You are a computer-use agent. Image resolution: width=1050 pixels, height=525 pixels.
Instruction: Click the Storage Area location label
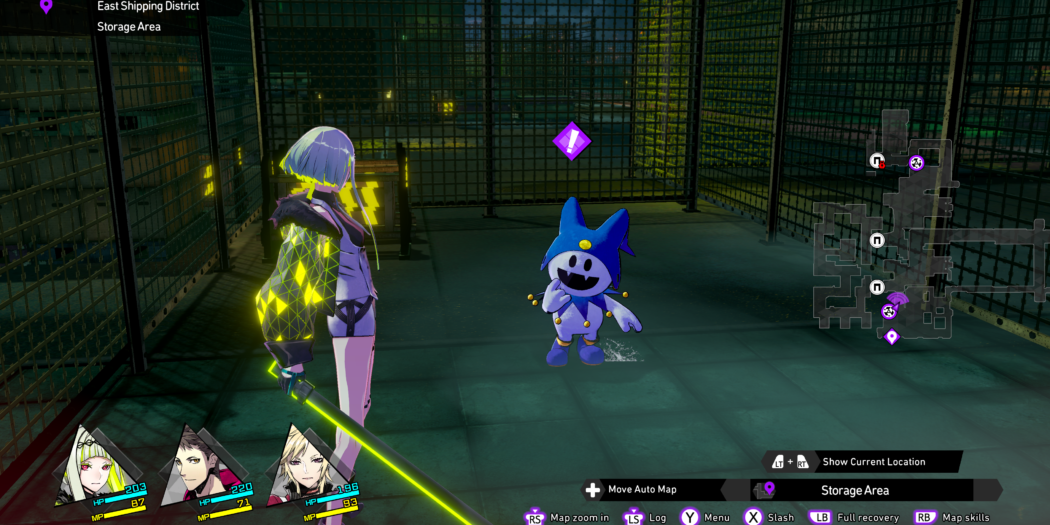click(x=855, y=490)
